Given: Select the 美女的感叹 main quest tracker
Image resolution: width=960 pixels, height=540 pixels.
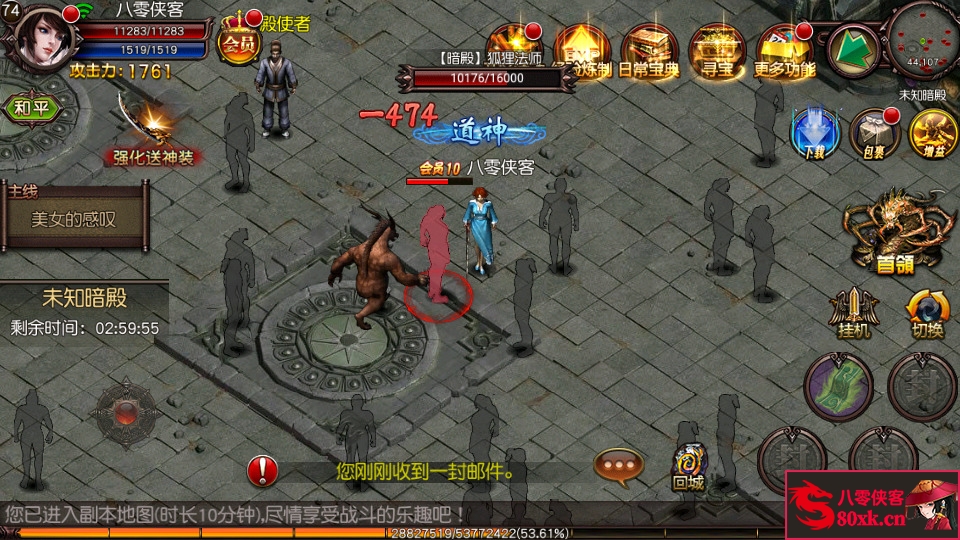Looking at the screenshot, I should (75, 218).
